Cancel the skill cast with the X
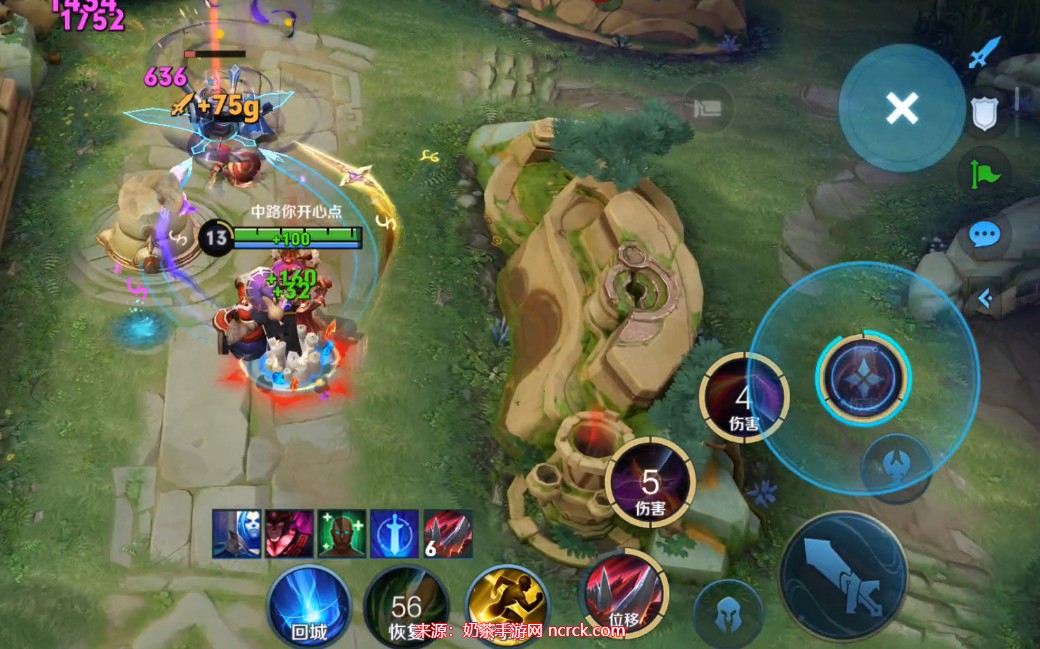 click(x=902, y=108)
